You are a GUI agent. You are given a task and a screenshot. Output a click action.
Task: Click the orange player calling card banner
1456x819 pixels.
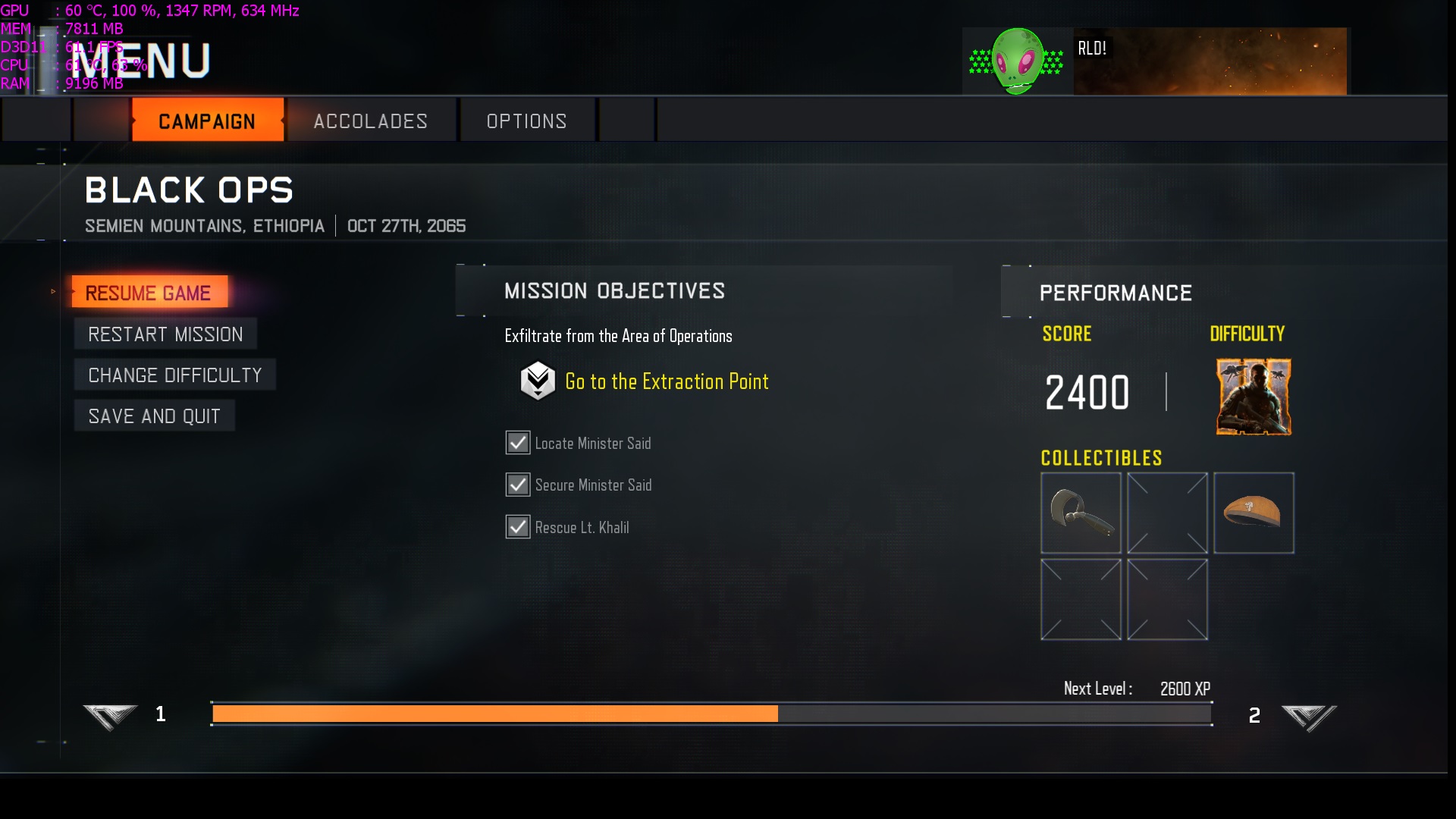click(1210, 61)
